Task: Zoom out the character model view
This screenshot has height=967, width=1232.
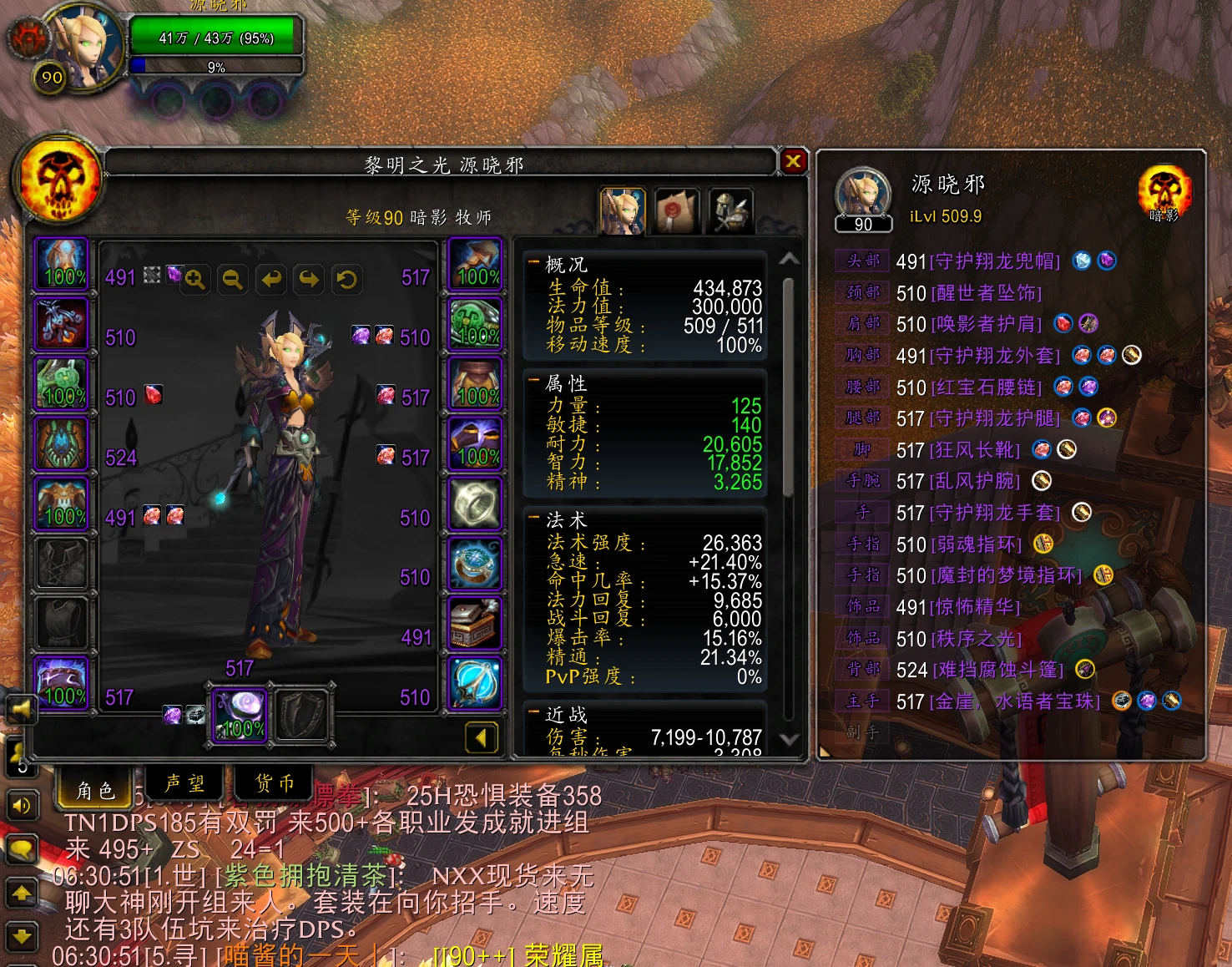Action: click(233, 279)
